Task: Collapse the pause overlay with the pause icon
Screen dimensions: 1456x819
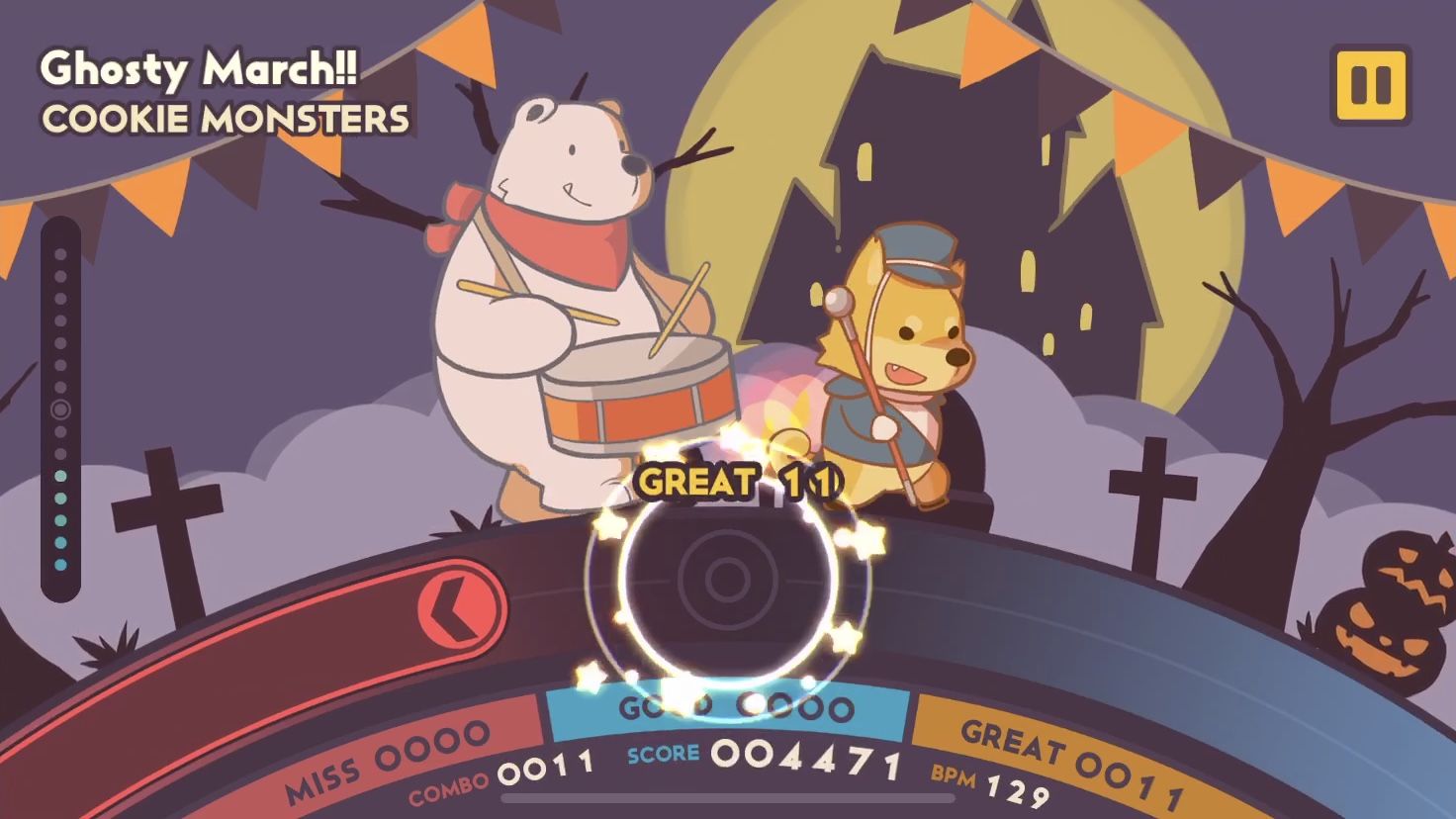Action: [1370, 85]
